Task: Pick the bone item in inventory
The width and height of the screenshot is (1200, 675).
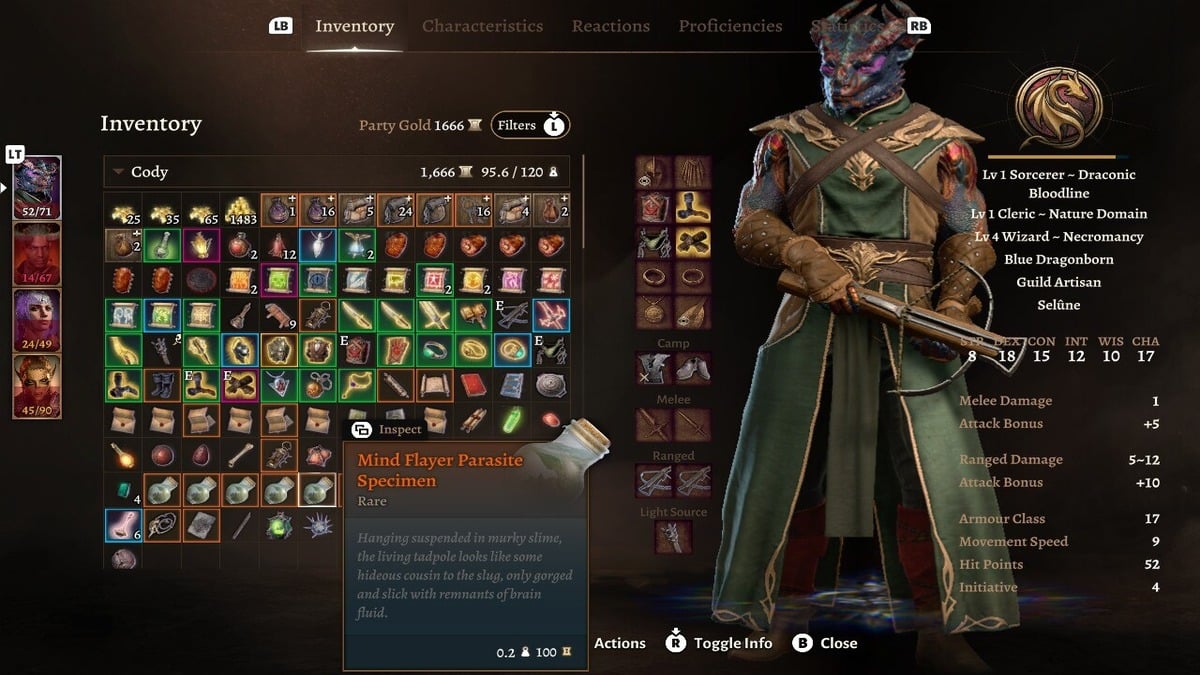Action: click(x=240, y=456)
